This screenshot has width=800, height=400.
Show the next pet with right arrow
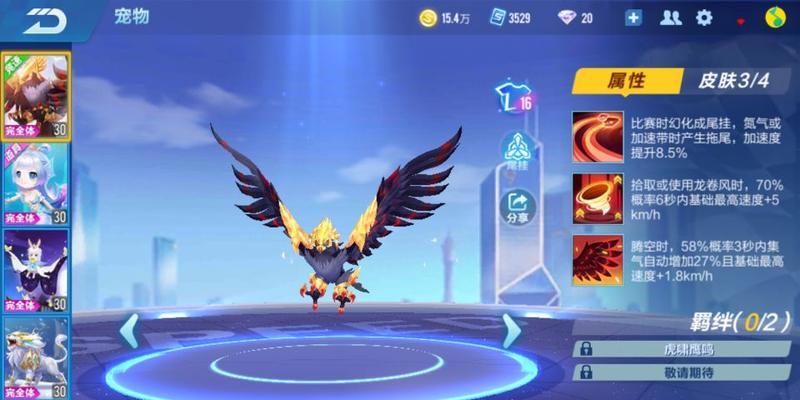[x=511, y=329]
